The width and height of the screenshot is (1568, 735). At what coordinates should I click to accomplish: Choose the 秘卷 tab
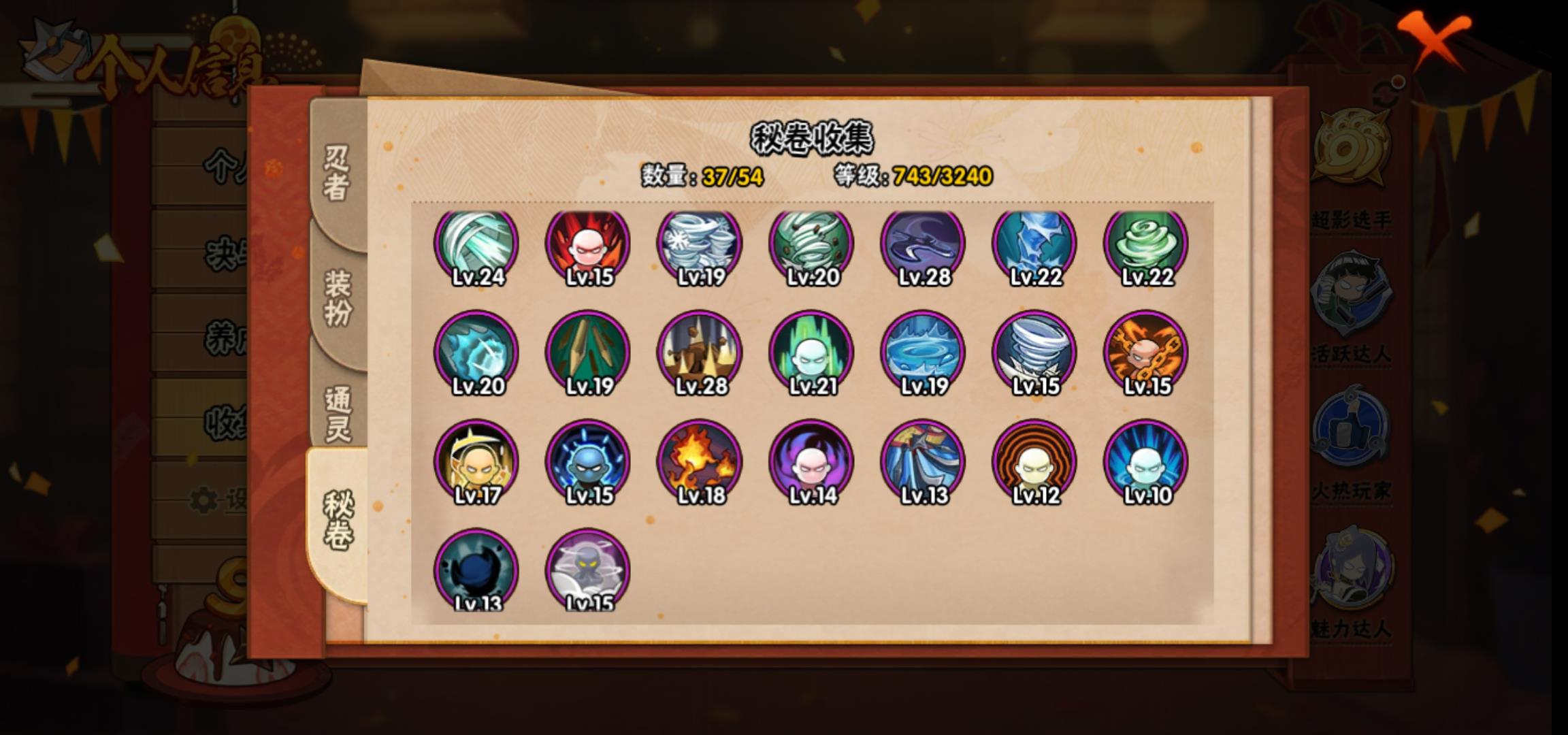point(338,521)
